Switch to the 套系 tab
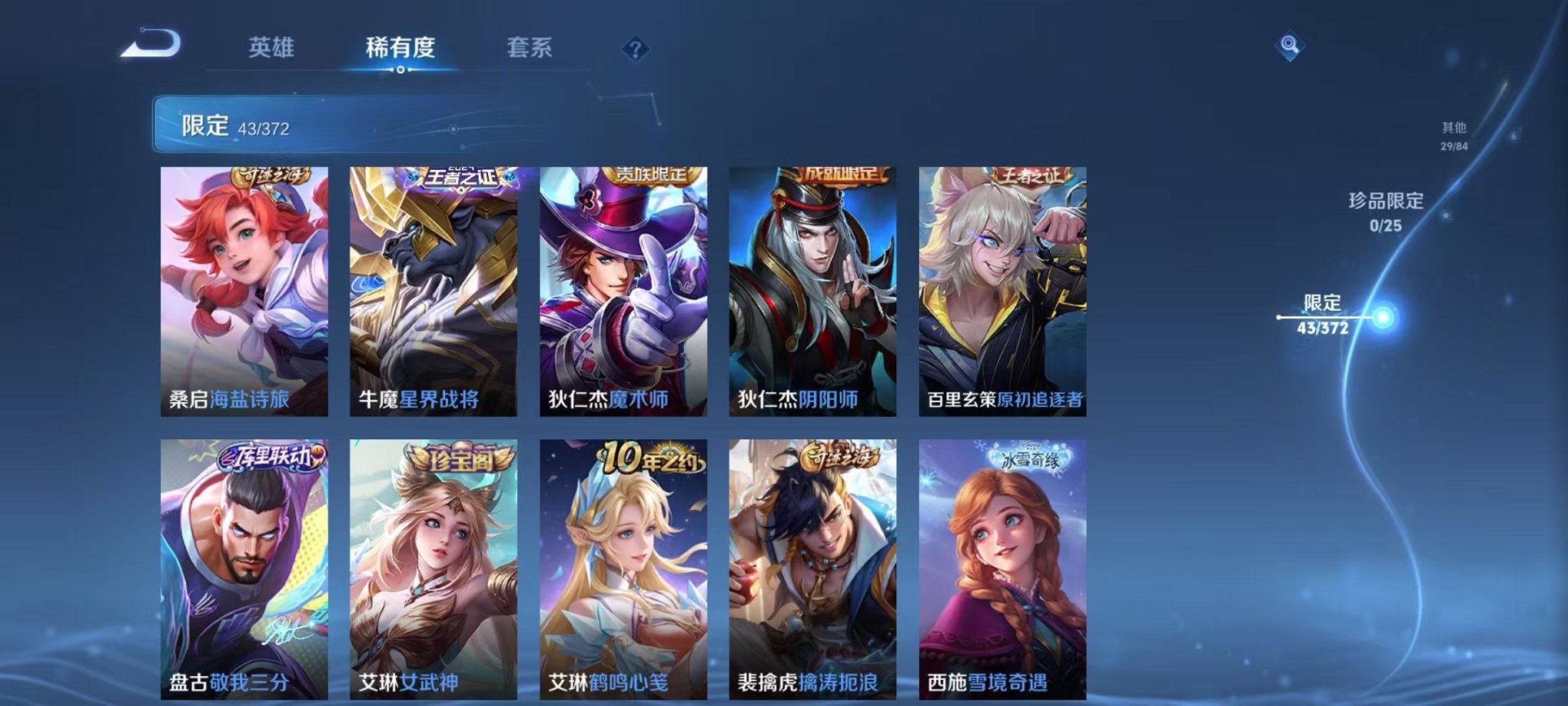The width and height of the screenshot is (1568, 706). [537, 48]
